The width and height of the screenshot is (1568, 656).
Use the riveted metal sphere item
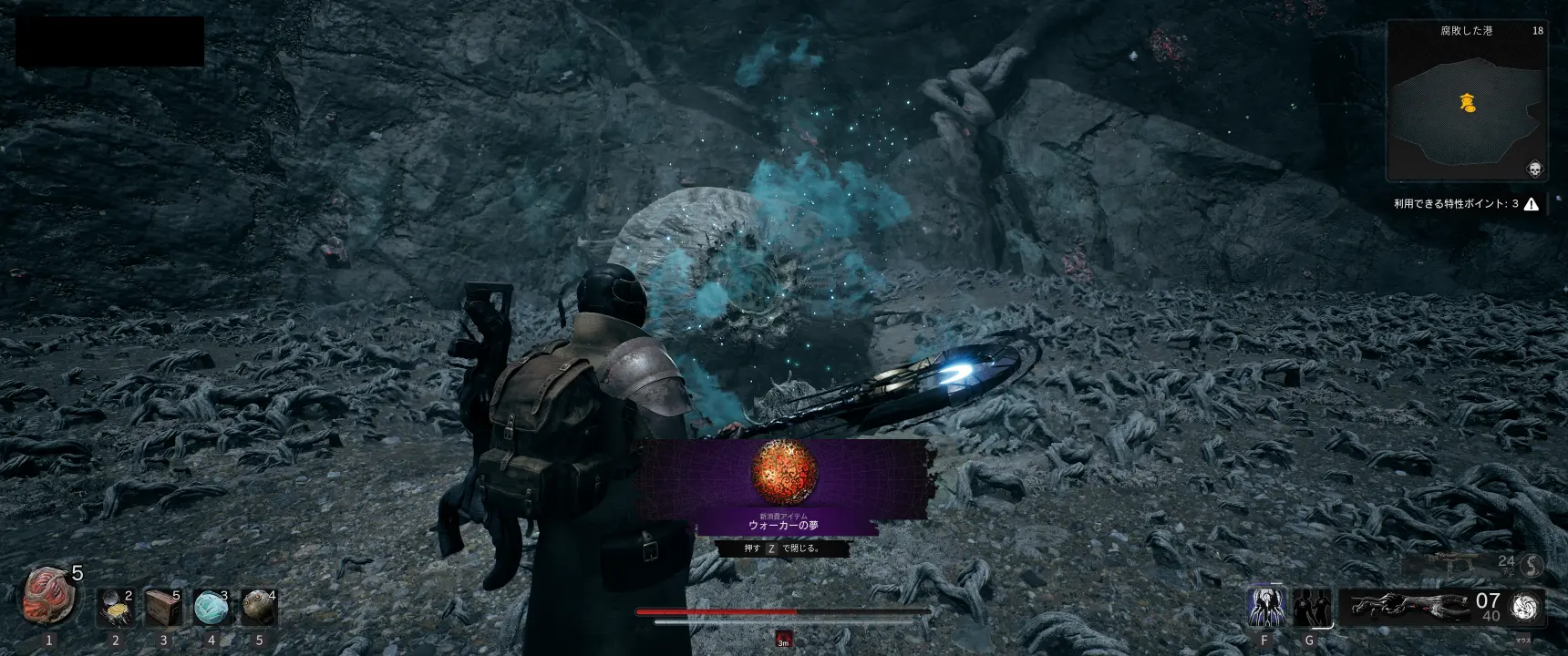pyautogui.click(x=259, y=608)
